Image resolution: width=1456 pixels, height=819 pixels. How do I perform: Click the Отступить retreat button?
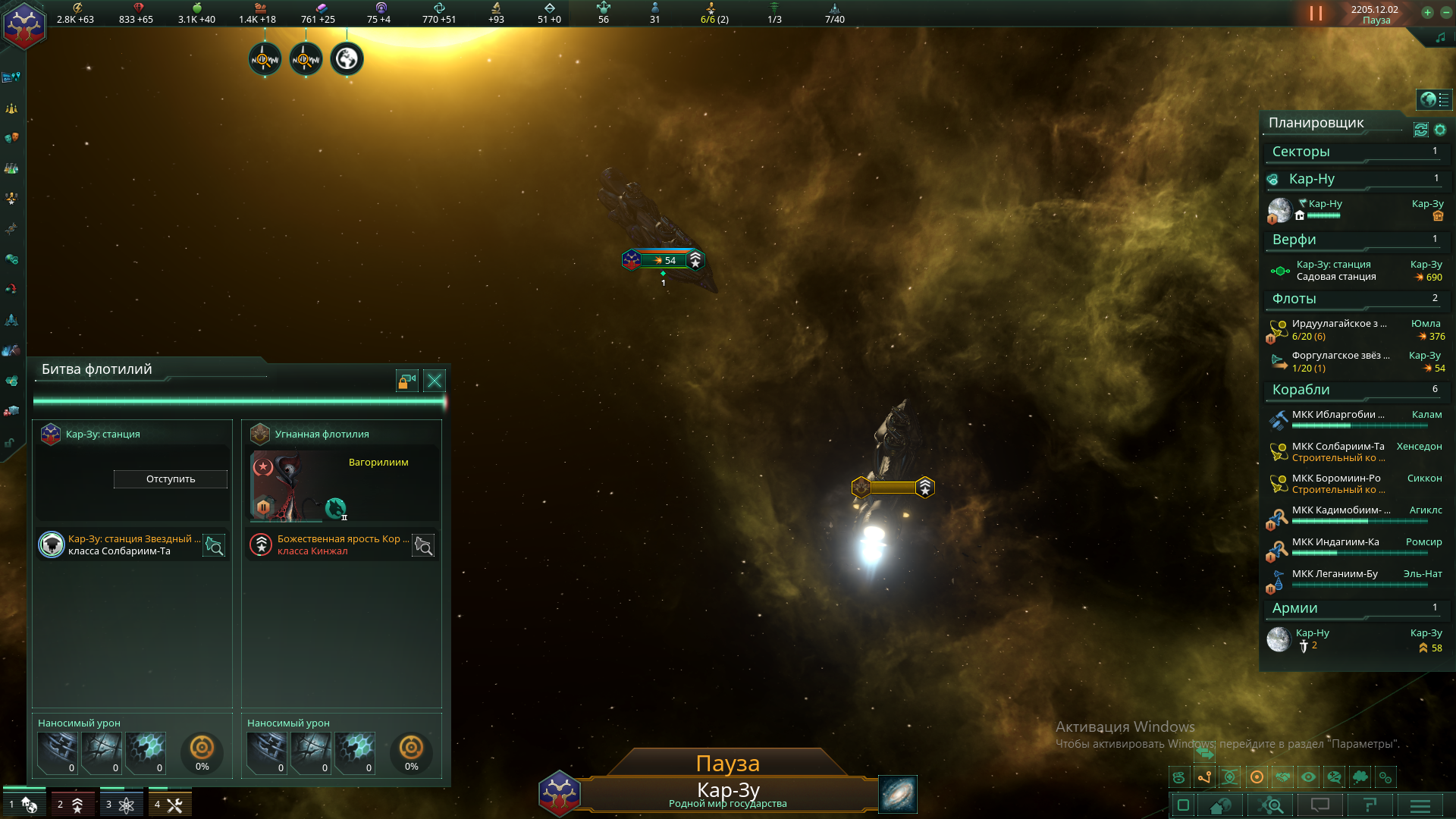[x=171, y=479]
